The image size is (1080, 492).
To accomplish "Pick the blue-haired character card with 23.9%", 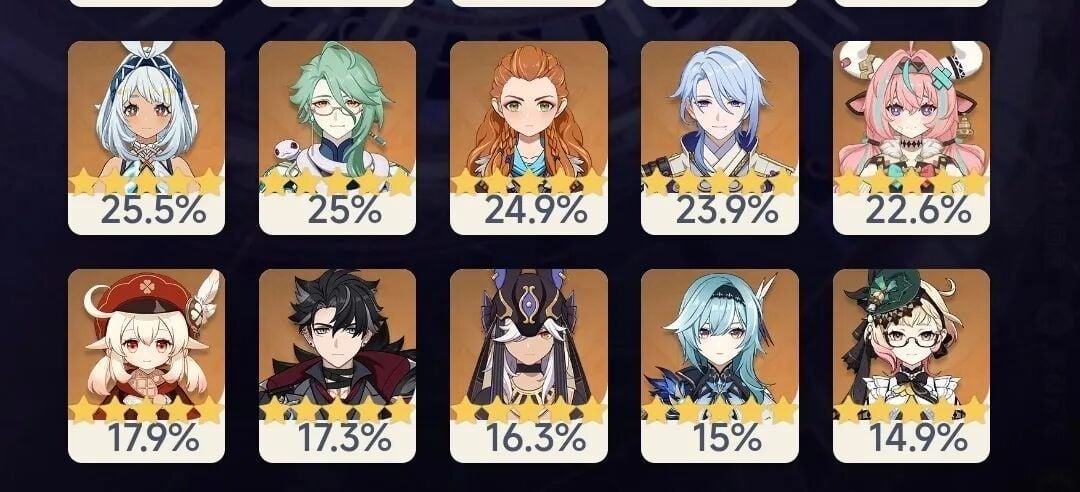I will point(719,137).
